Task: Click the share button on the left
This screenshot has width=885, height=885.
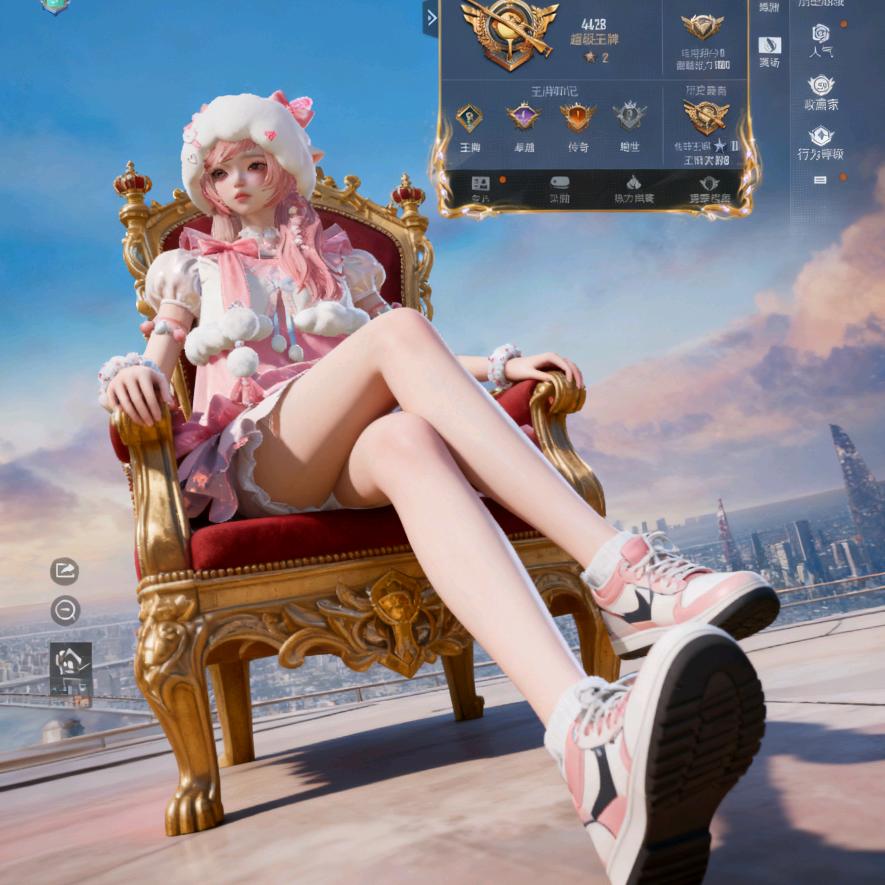Action: [65, 571]
